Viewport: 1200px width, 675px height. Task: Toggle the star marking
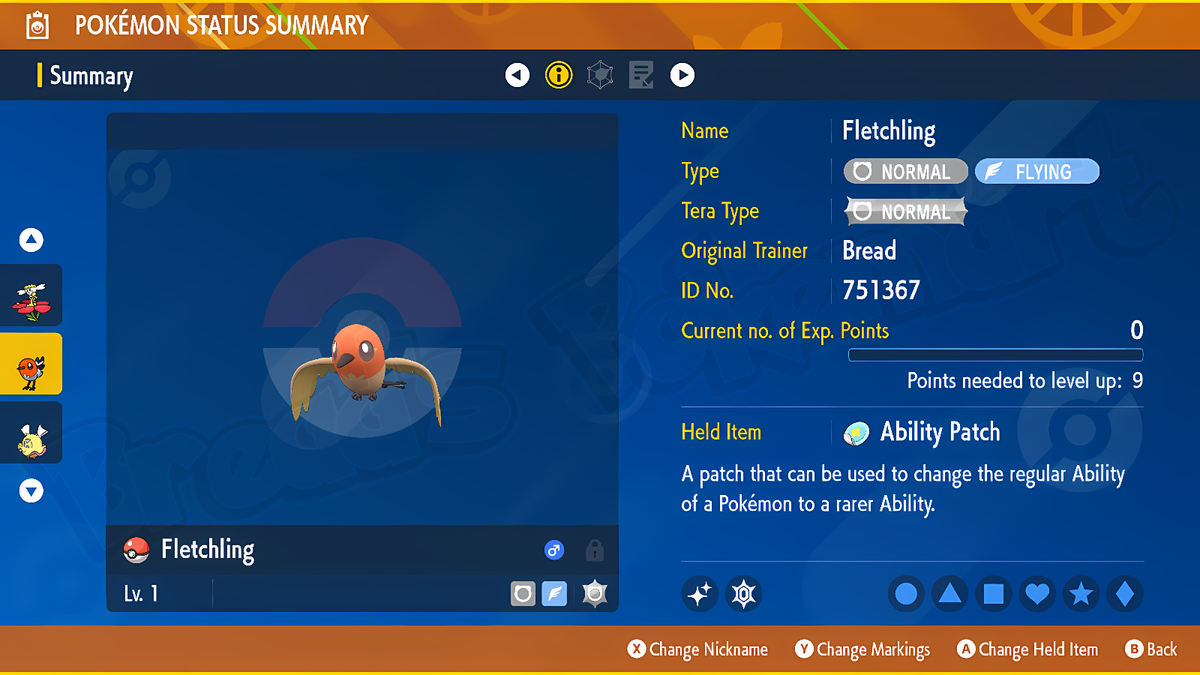1081,594
